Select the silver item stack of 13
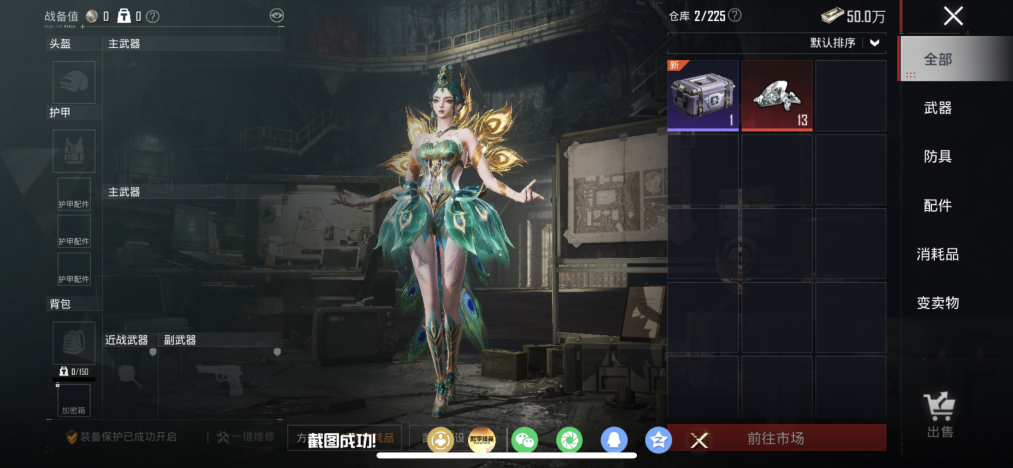Viewport: 1013px width, 468px height. [x=777, y=96]
